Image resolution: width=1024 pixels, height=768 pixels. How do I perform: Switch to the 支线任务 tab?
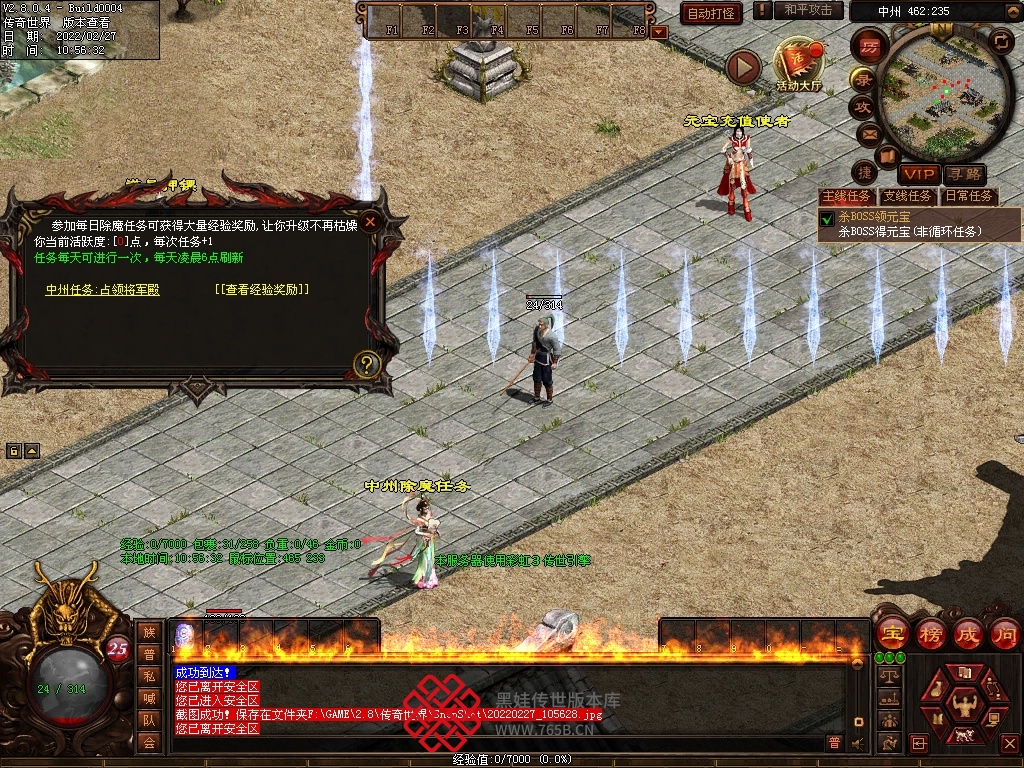[907, 196]
